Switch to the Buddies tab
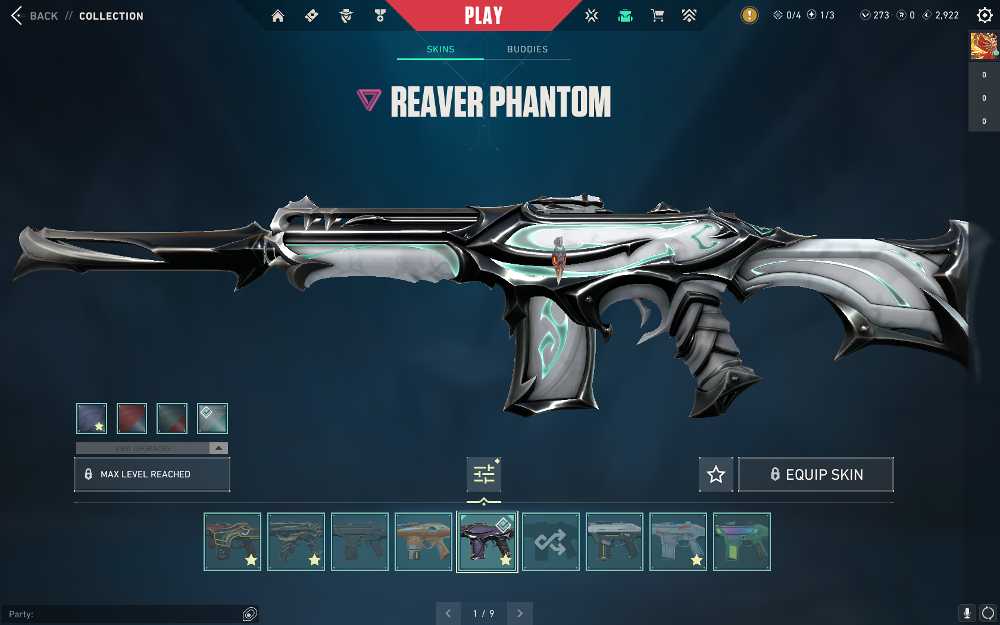This screenshot has width=1000, height=625. (x=527, y=49)
